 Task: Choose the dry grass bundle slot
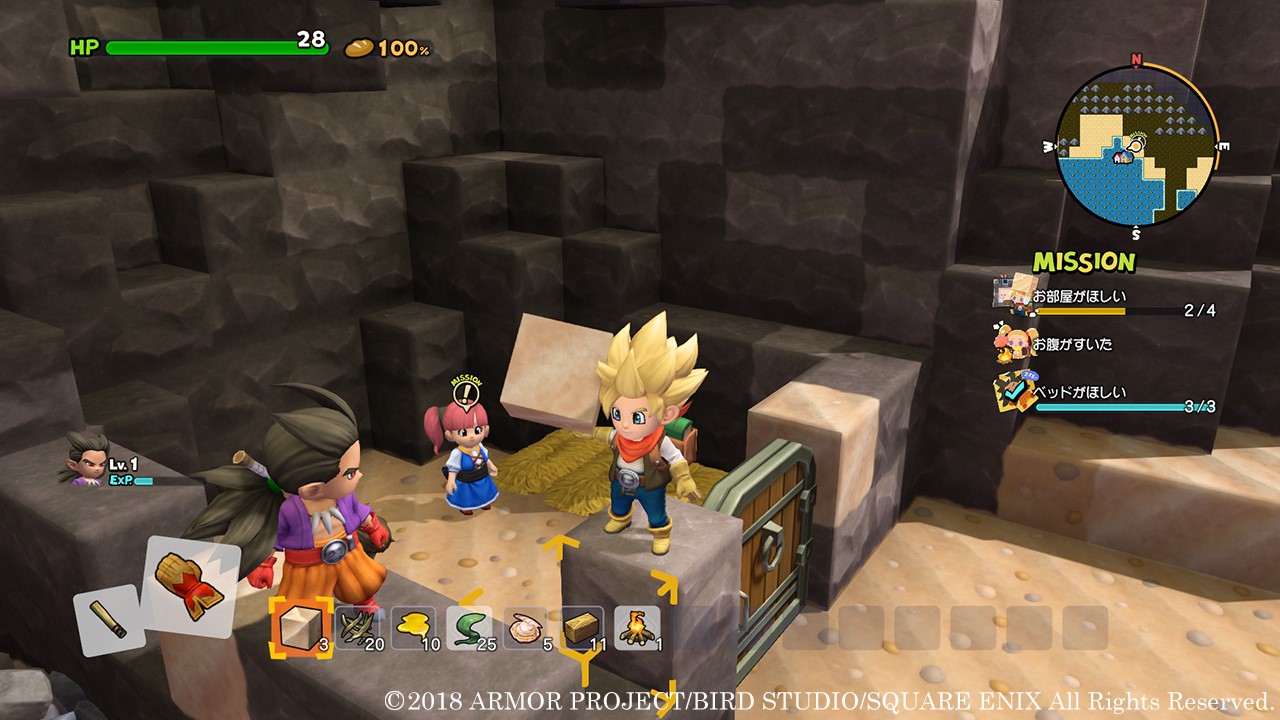358,627
